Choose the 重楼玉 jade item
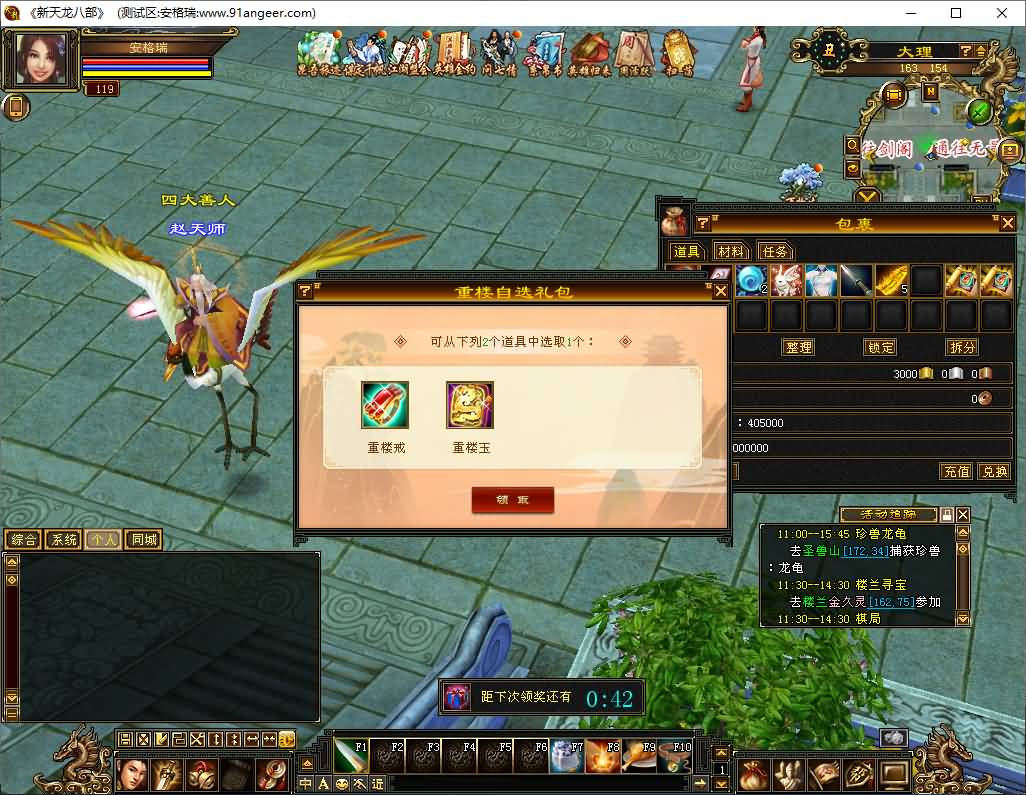Image resolution: width=1026 pixels, height=795 pixels. (470, 406)
